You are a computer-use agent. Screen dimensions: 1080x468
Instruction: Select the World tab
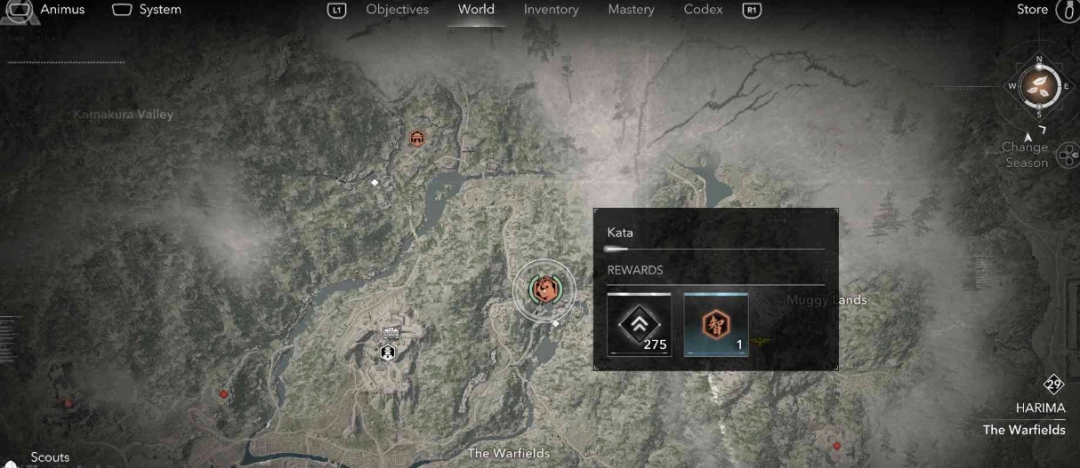click(476, 10)
